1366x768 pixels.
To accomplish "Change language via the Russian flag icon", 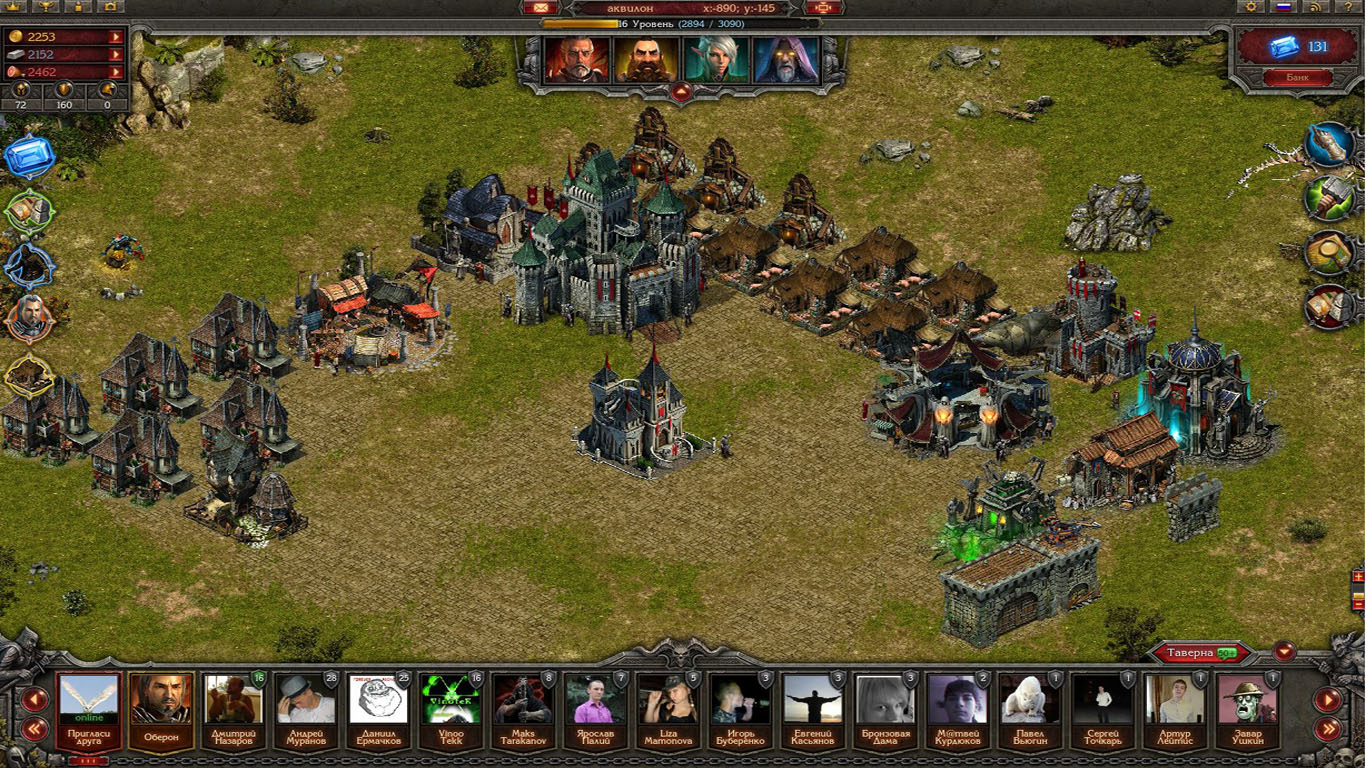I will coord(1283,7).
